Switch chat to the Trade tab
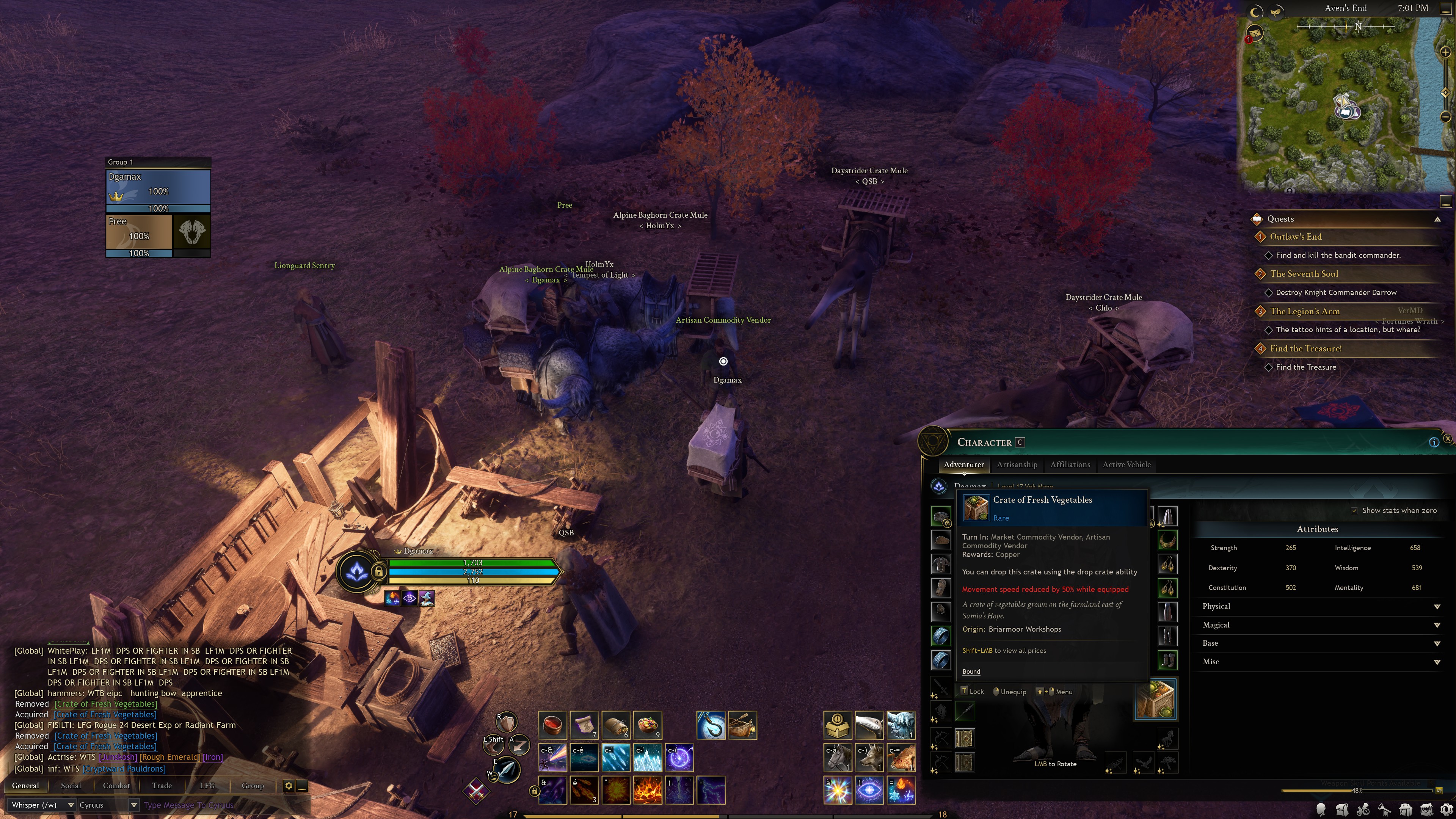 tap(162, 786)
